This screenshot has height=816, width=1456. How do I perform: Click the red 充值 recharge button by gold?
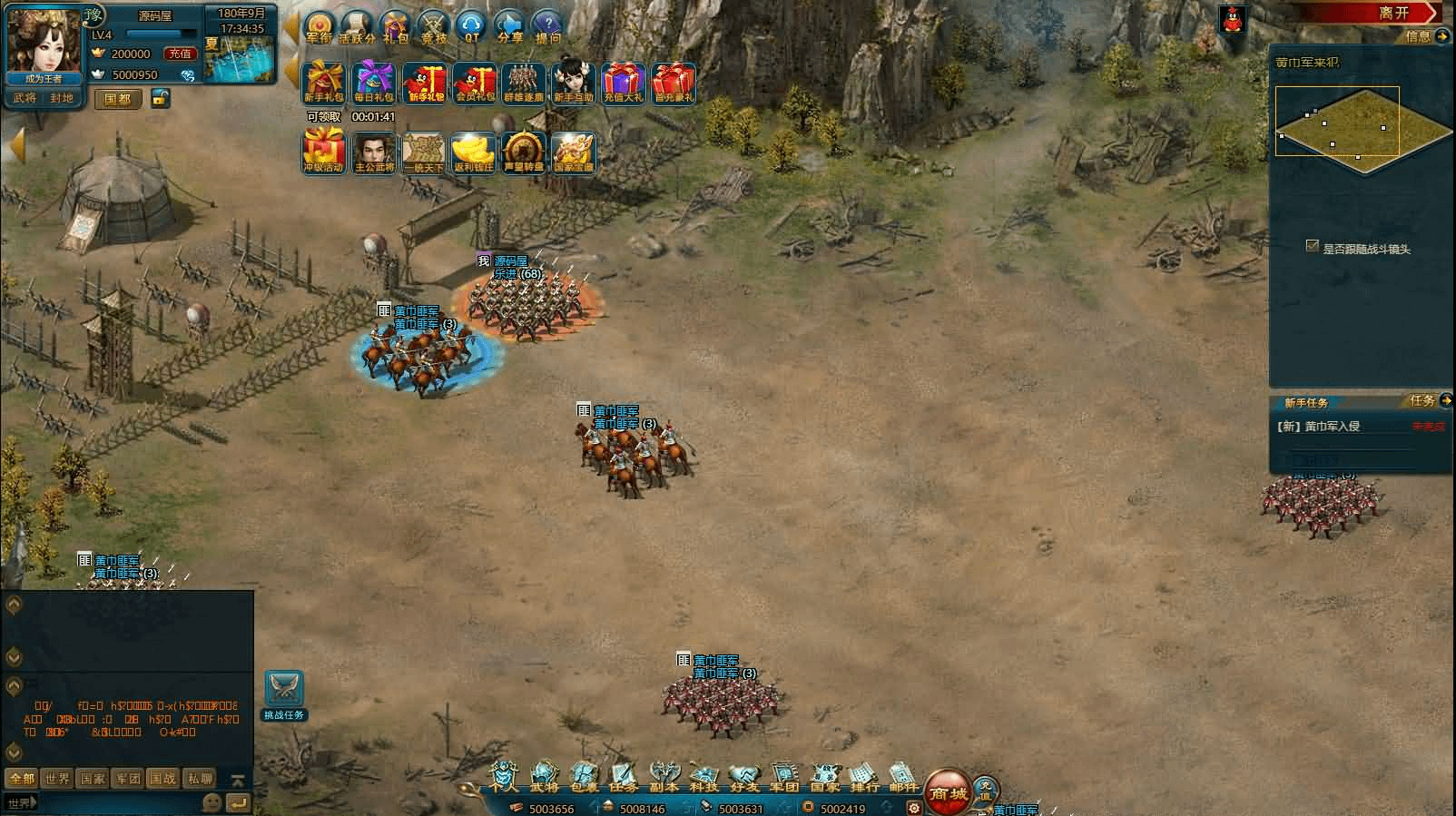click(x=180, y=54)
